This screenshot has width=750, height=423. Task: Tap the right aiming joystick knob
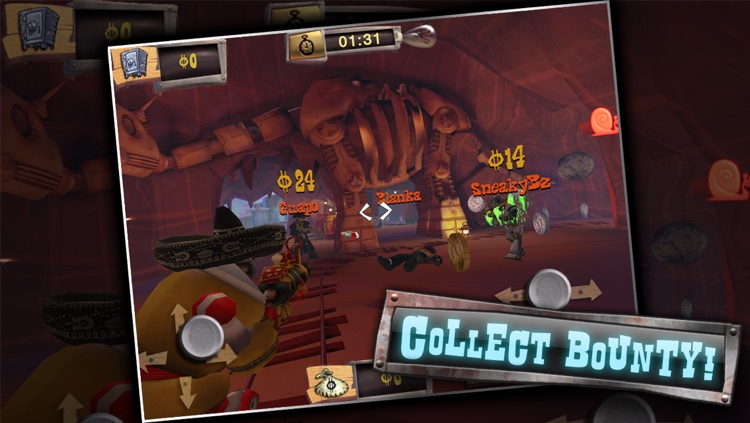[x=549, y=288]
